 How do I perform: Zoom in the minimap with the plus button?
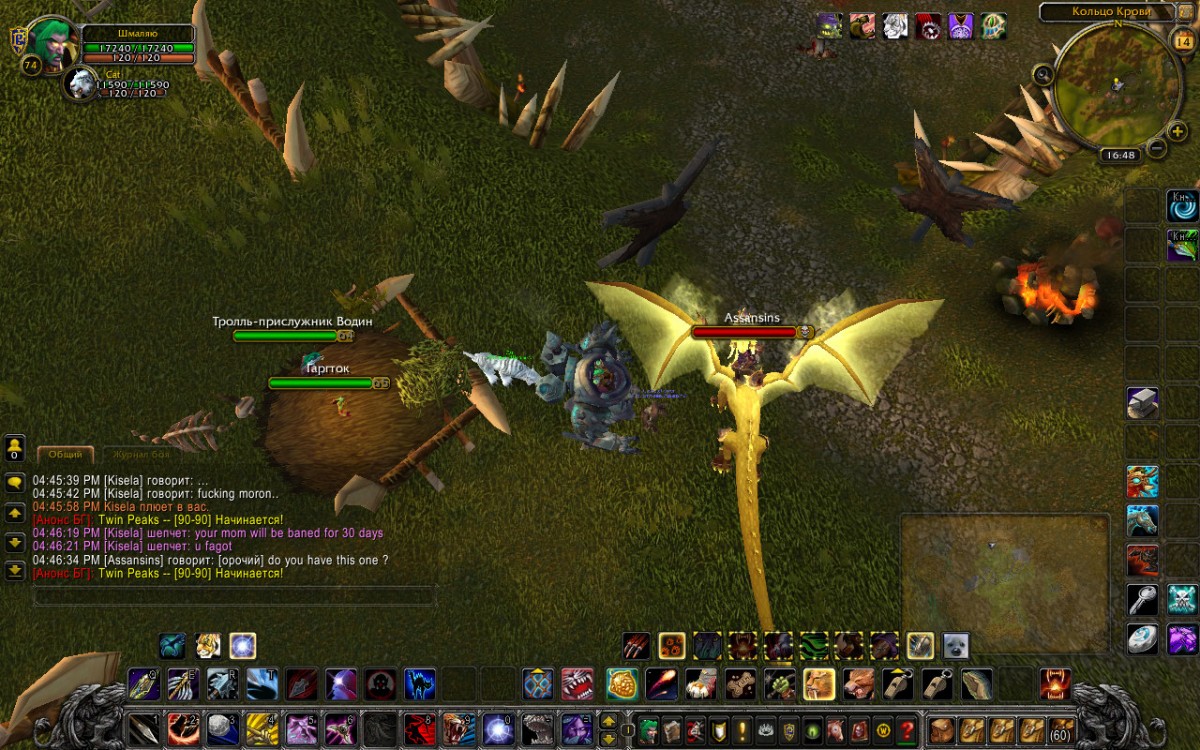pyautogui.click(x=1176, y=131)
